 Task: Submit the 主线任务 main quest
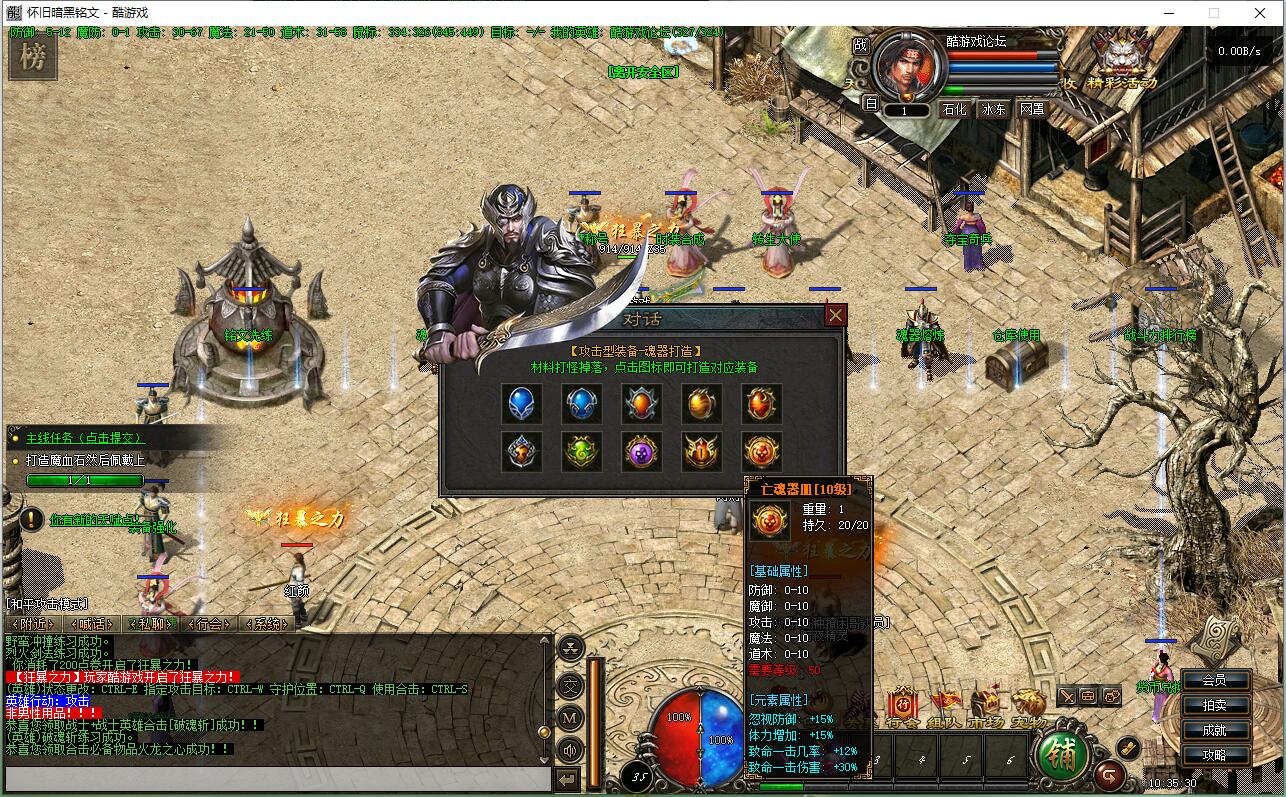click(x=85, y=438)
